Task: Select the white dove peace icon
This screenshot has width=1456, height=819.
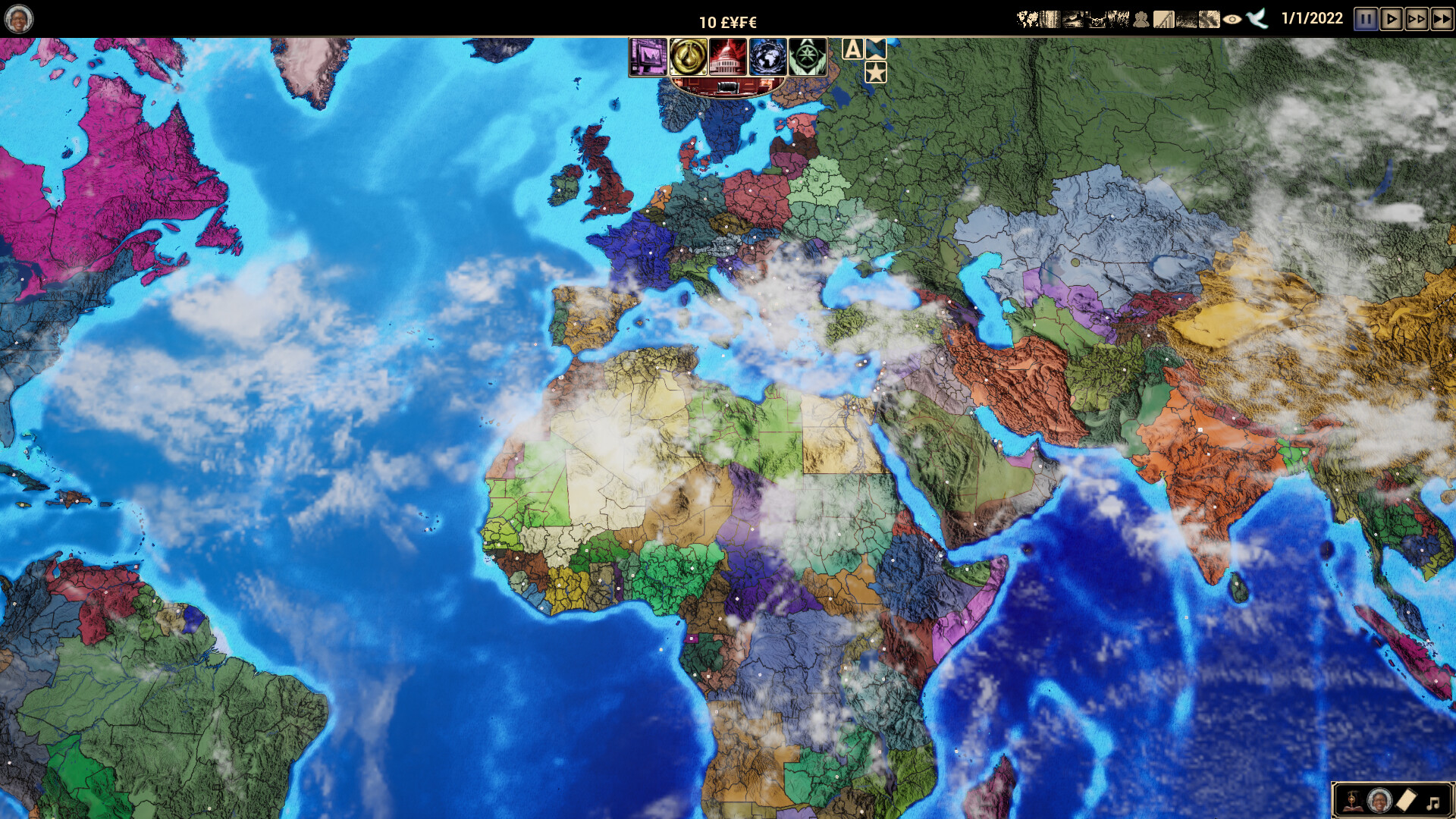Action: coord(1257,19)
